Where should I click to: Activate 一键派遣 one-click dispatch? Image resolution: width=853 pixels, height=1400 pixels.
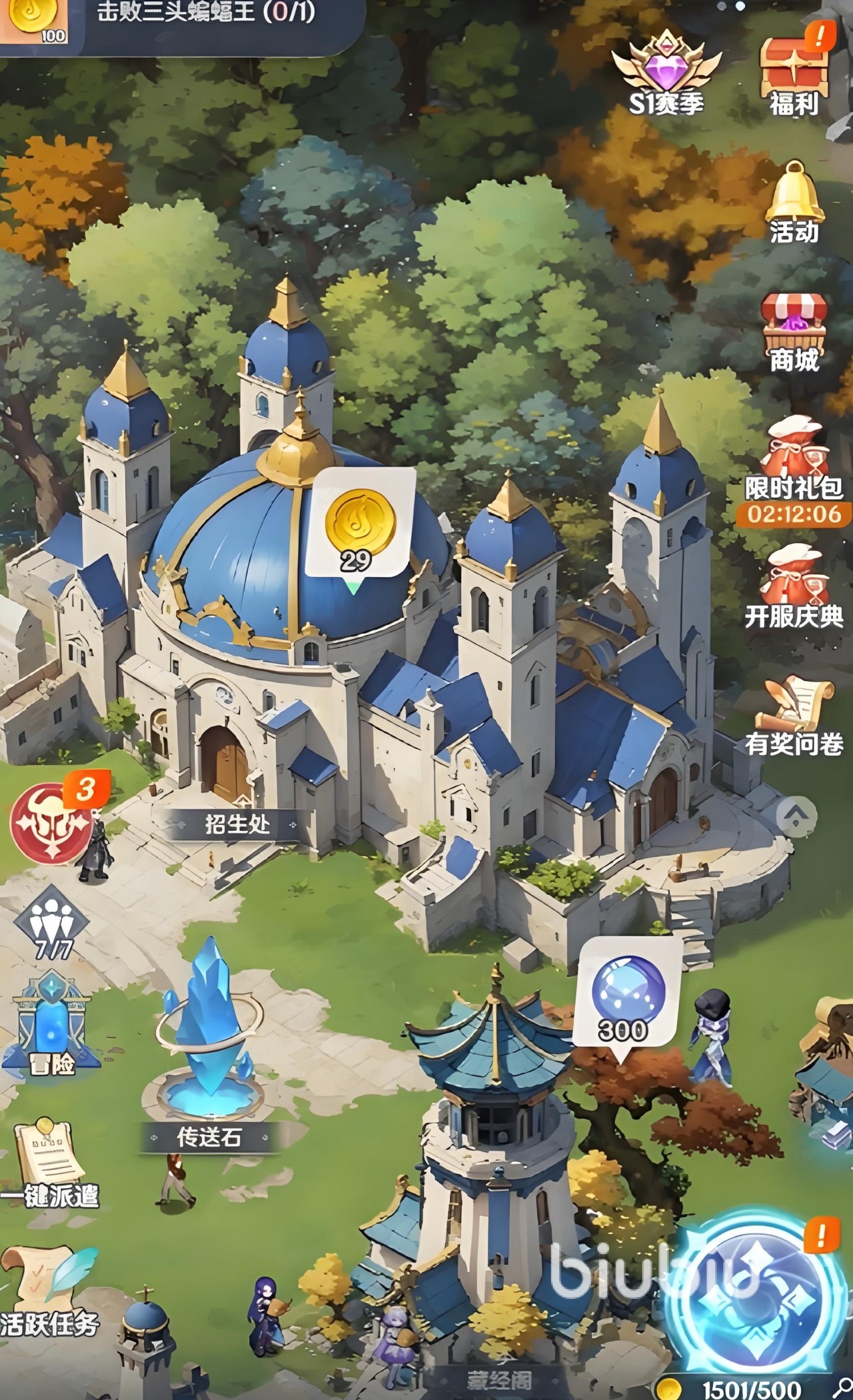pyautogui.click(x=50, y=1163)
